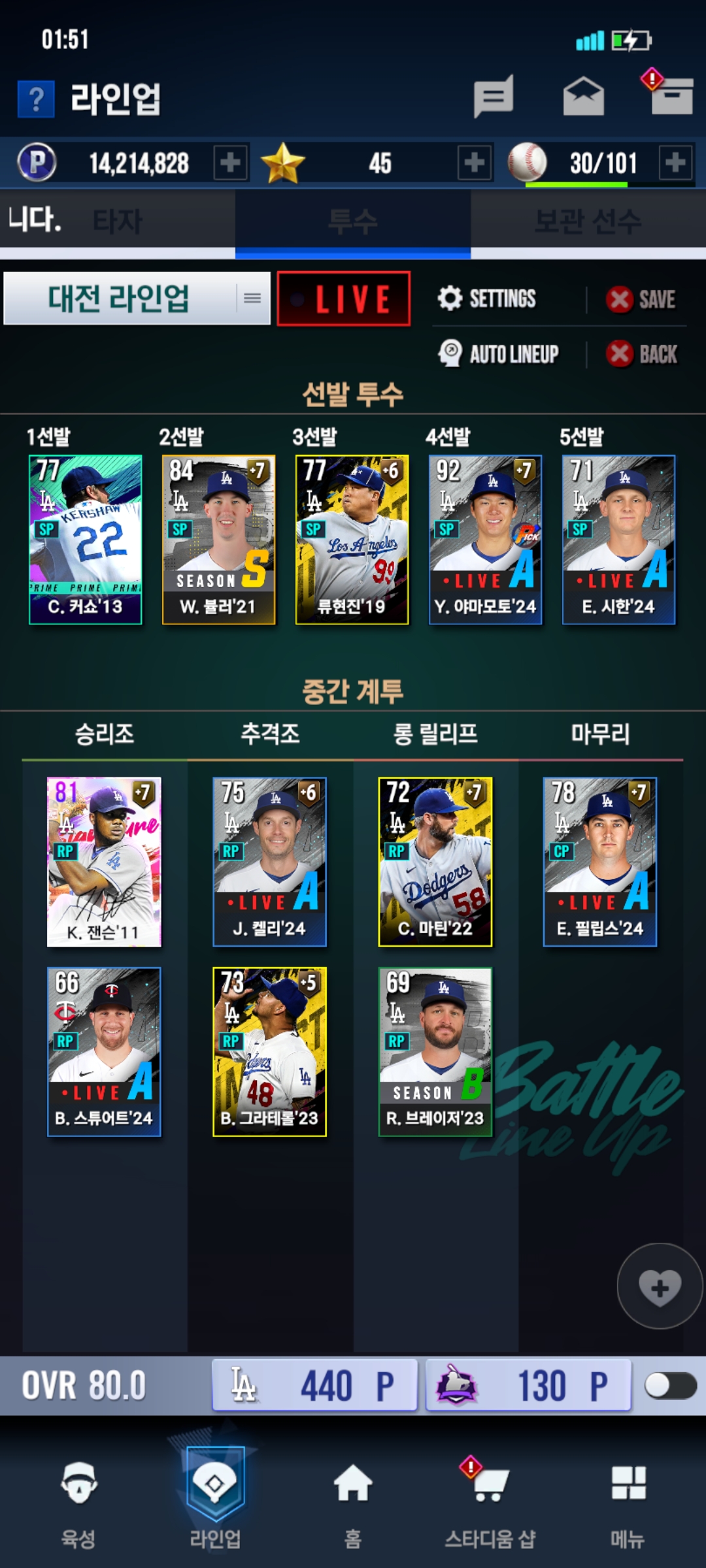Image resolution: width=706 pixels, height=1568 pixels.
Task: Save the current lineup
Action: pyautogui.click(x=641, y=299)
